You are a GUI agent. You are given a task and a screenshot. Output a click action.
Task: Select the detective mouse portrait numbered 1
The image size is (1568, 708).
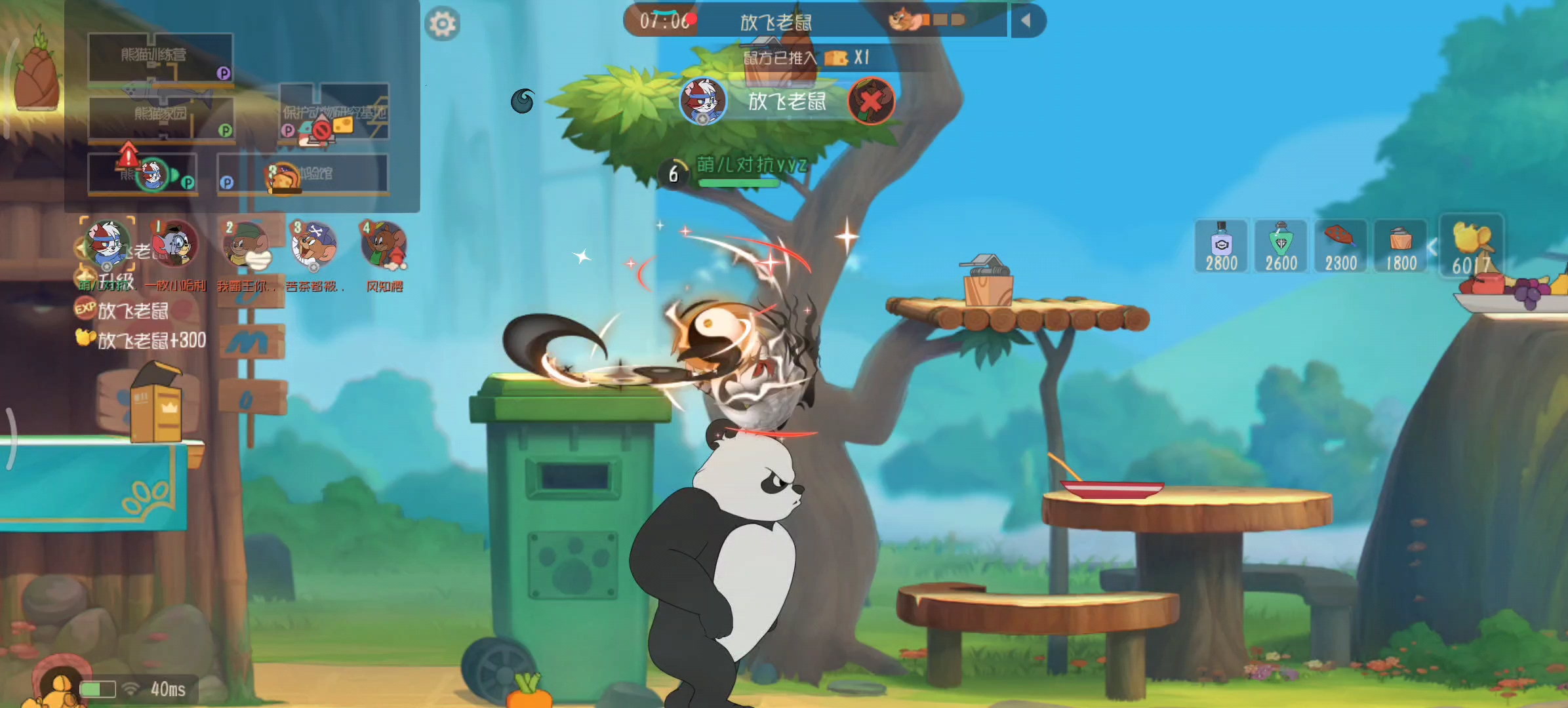(x=174, y=244)
